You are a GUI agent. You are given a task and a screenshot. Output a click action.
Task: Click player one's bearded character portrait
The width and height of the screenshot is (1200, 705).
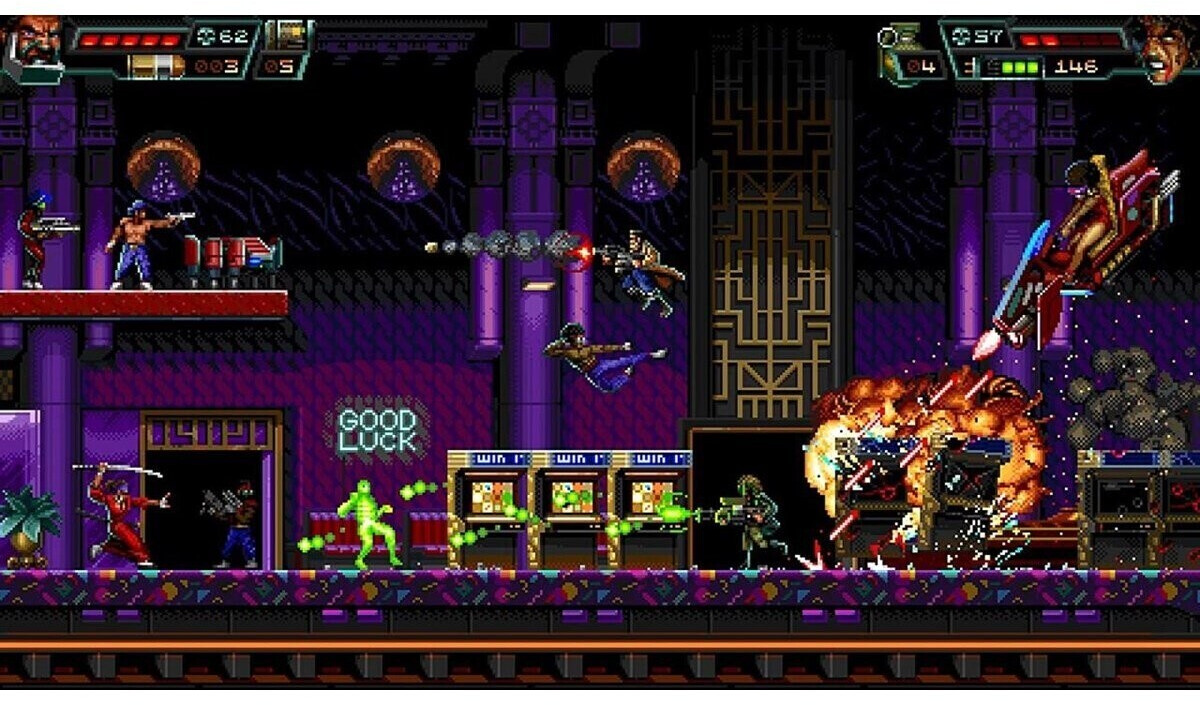[x=32, y=47]
